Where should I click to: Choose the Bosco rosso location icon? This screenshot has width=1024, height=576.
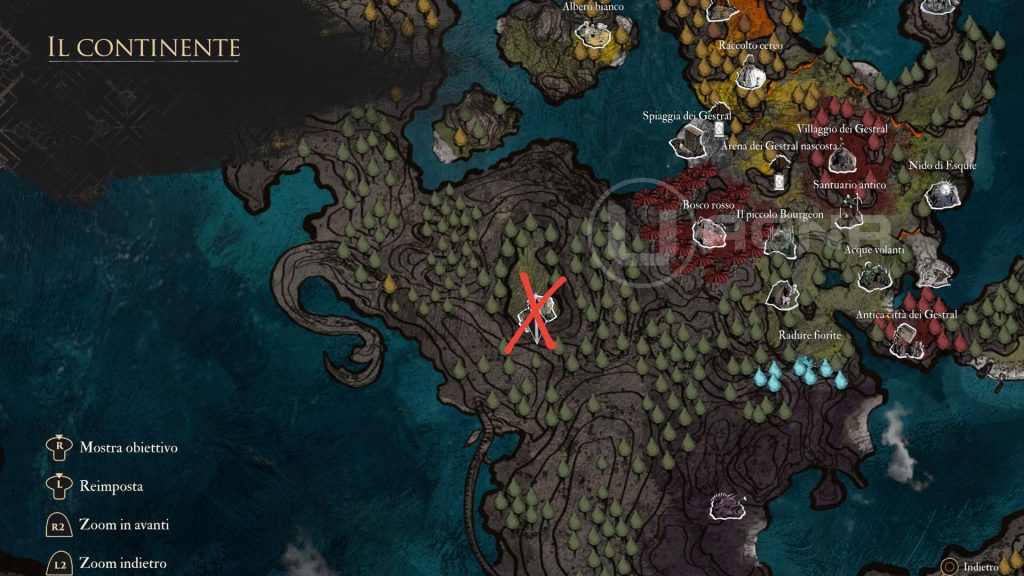point(708,233)
